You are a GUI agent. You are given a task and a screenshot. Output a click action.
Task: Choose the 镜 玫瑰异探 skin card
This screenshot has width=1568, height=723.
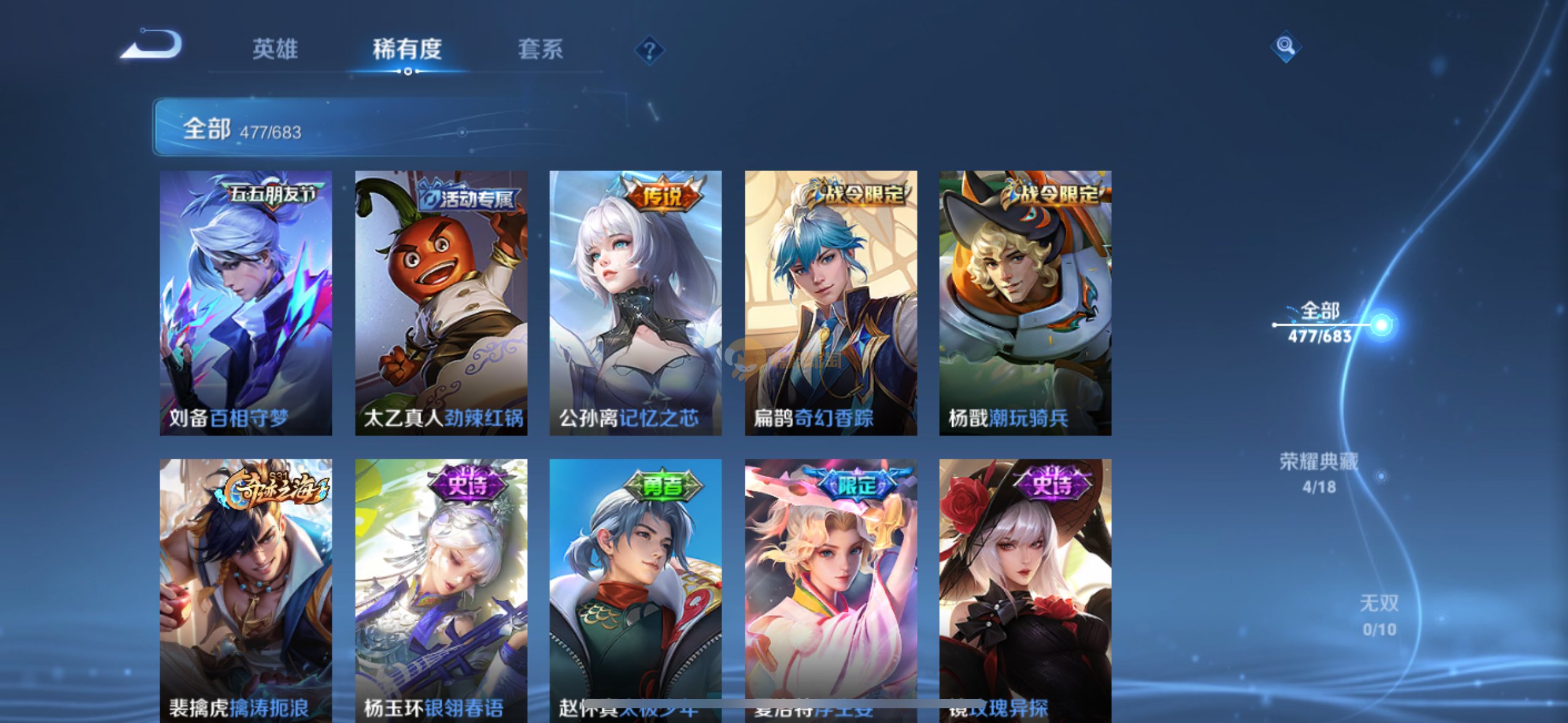coord(1025,589)
